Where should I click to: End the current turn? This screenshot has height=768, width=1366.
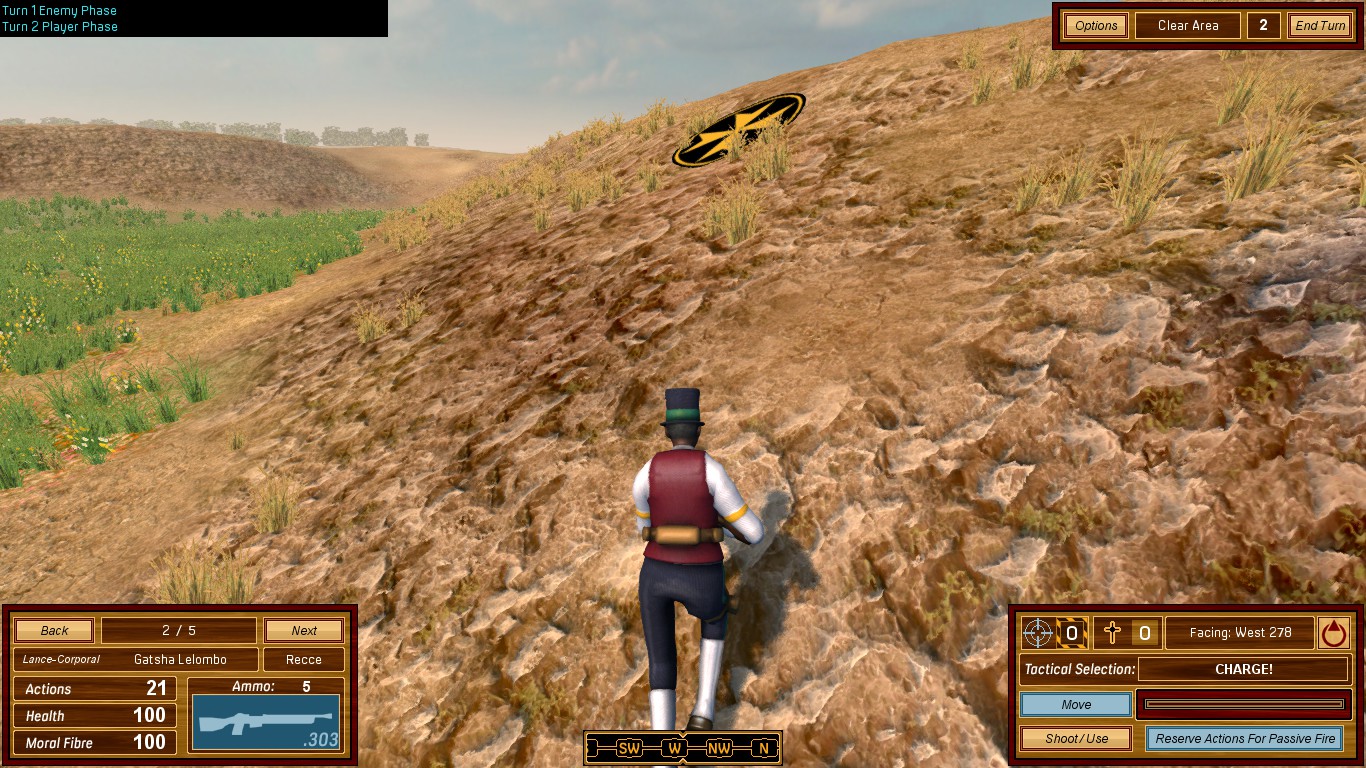click(1320, 26)
